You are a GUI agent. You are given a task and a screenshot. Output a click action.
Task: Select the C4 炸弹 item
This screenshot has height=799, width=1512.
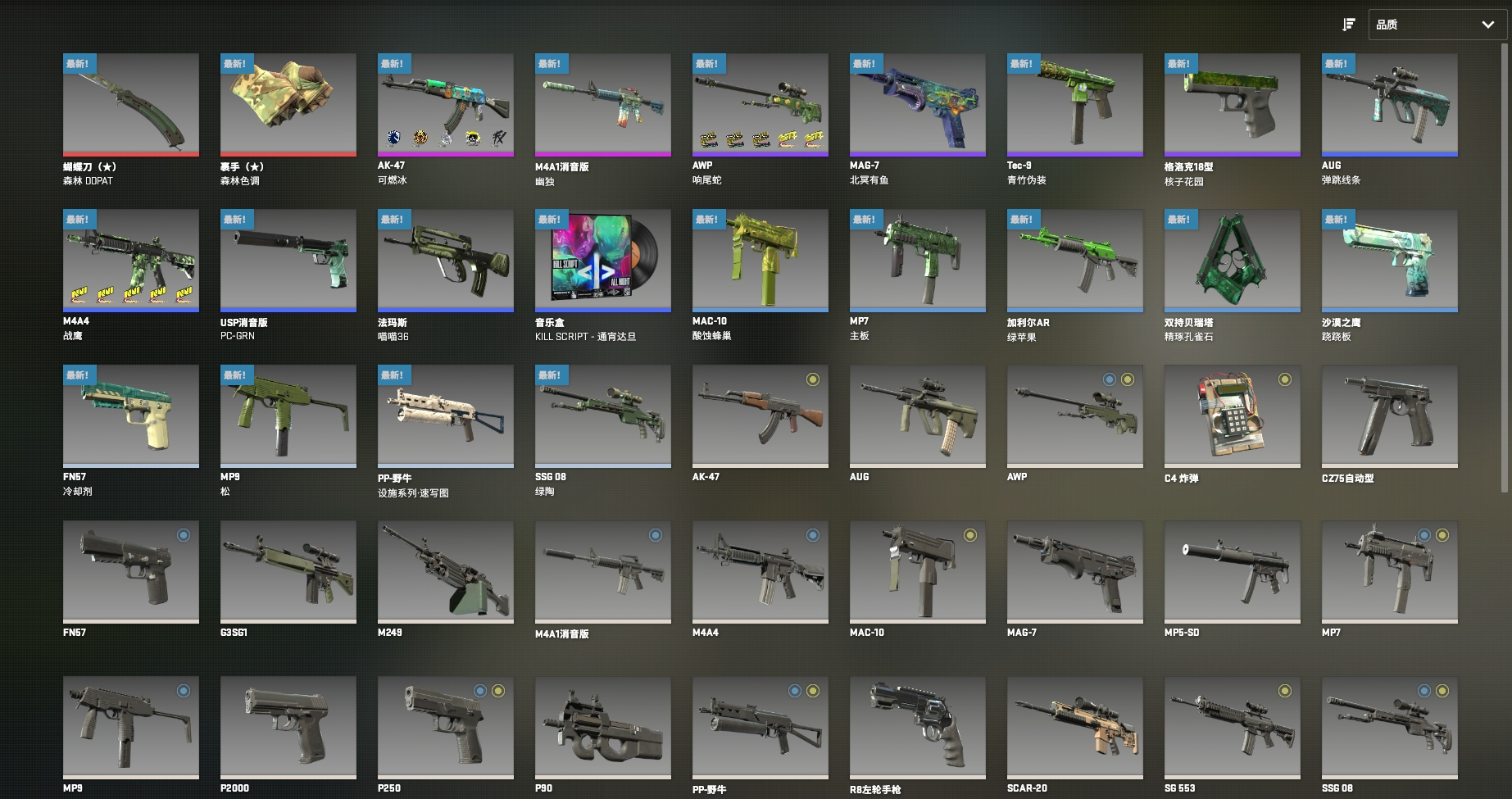(x=1233, y=415)
